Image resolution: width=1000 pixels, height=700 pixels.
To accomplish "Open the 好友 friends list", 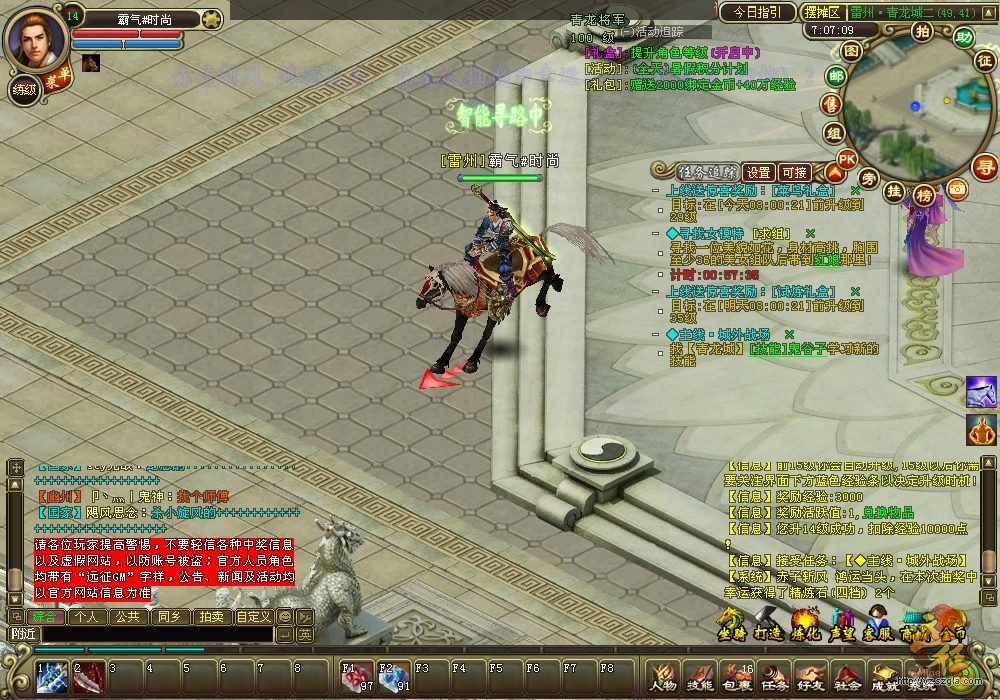I will click(x=811, y=677).
